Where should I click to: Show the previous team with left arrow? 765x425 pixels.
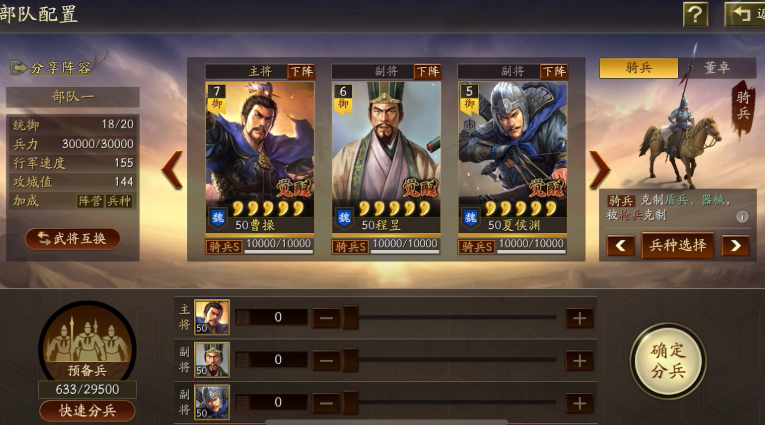(x=173, y=170)
